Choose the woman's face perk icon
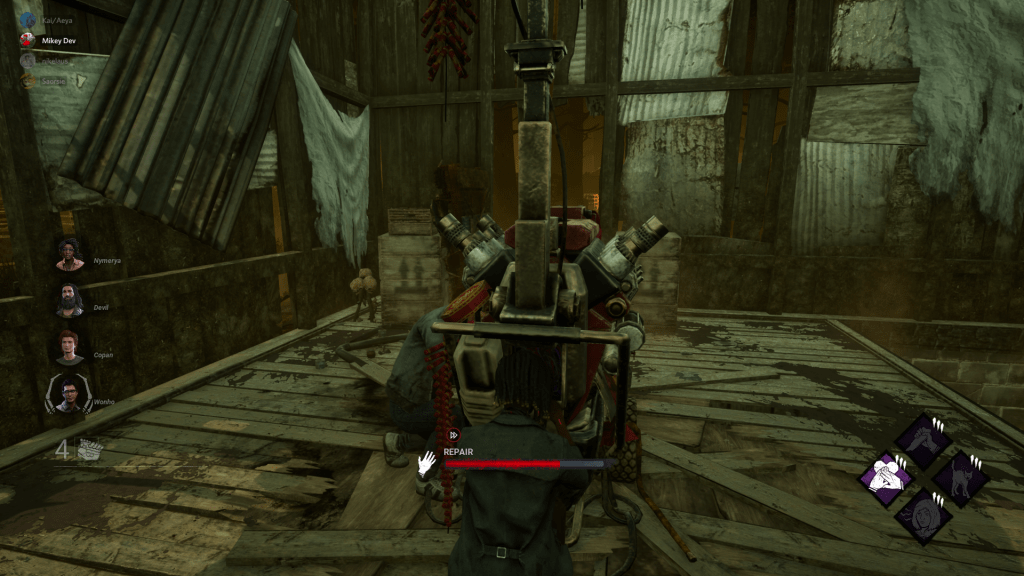The image size is (1024, 576). click(x=922, y=515)
